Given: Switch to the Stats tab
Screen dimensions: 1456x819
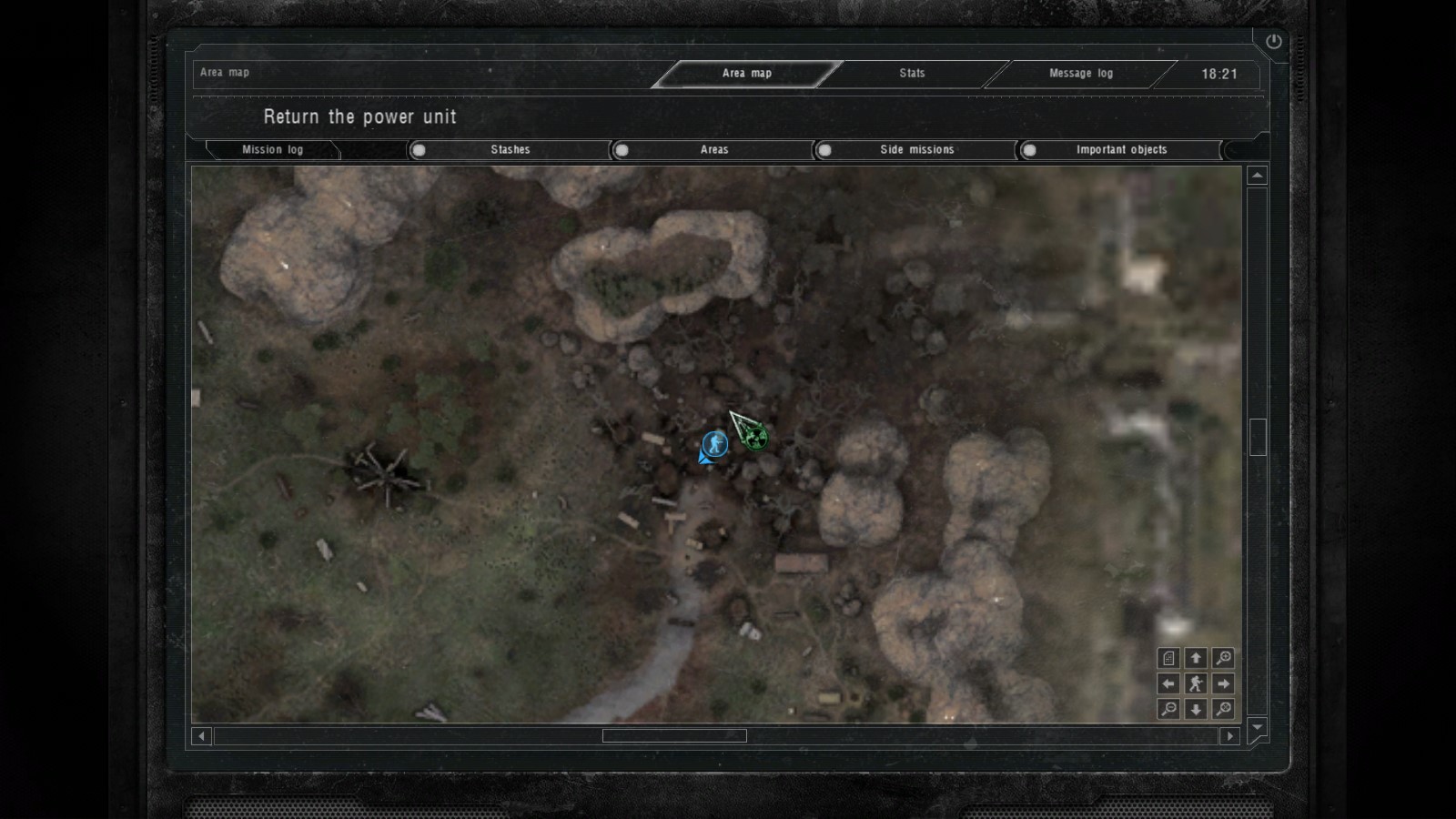Looking at the screenshot, I should coord(912,74).
